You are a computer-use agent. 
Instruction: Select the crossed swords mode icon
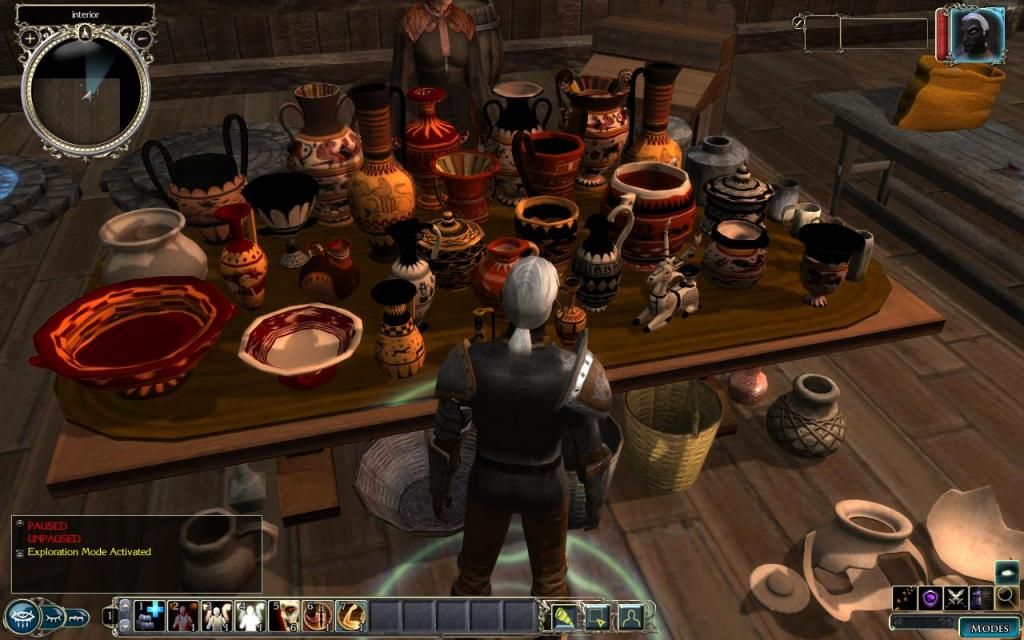(956, 598)
